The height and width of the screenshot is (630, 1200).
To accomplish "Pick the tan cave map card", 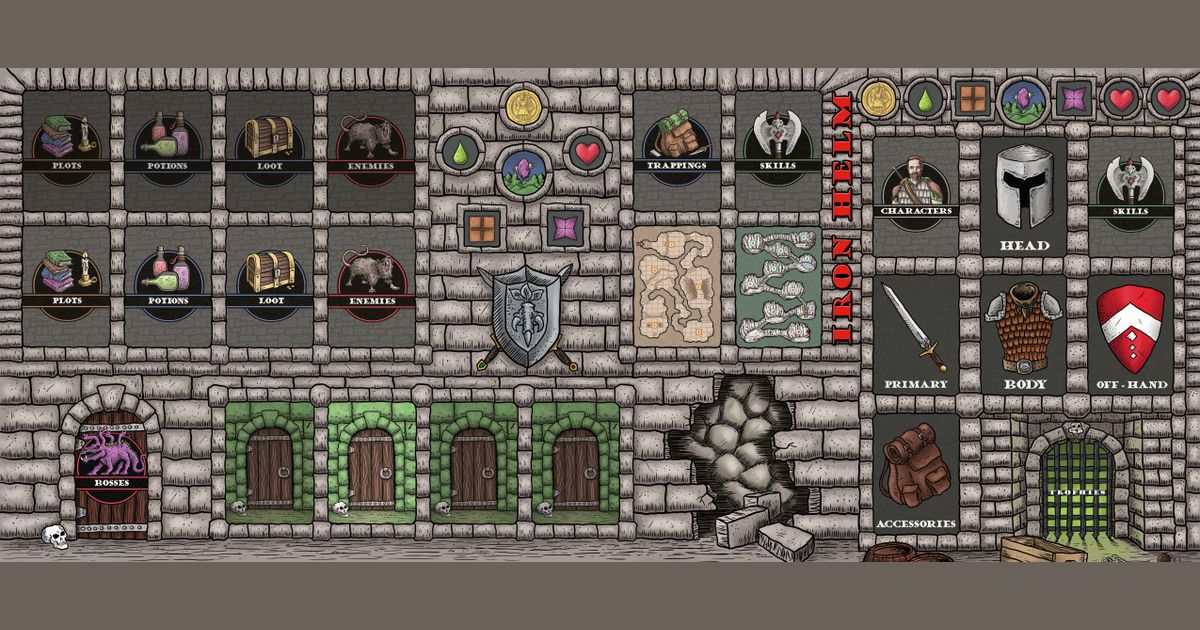I will 677,287.
